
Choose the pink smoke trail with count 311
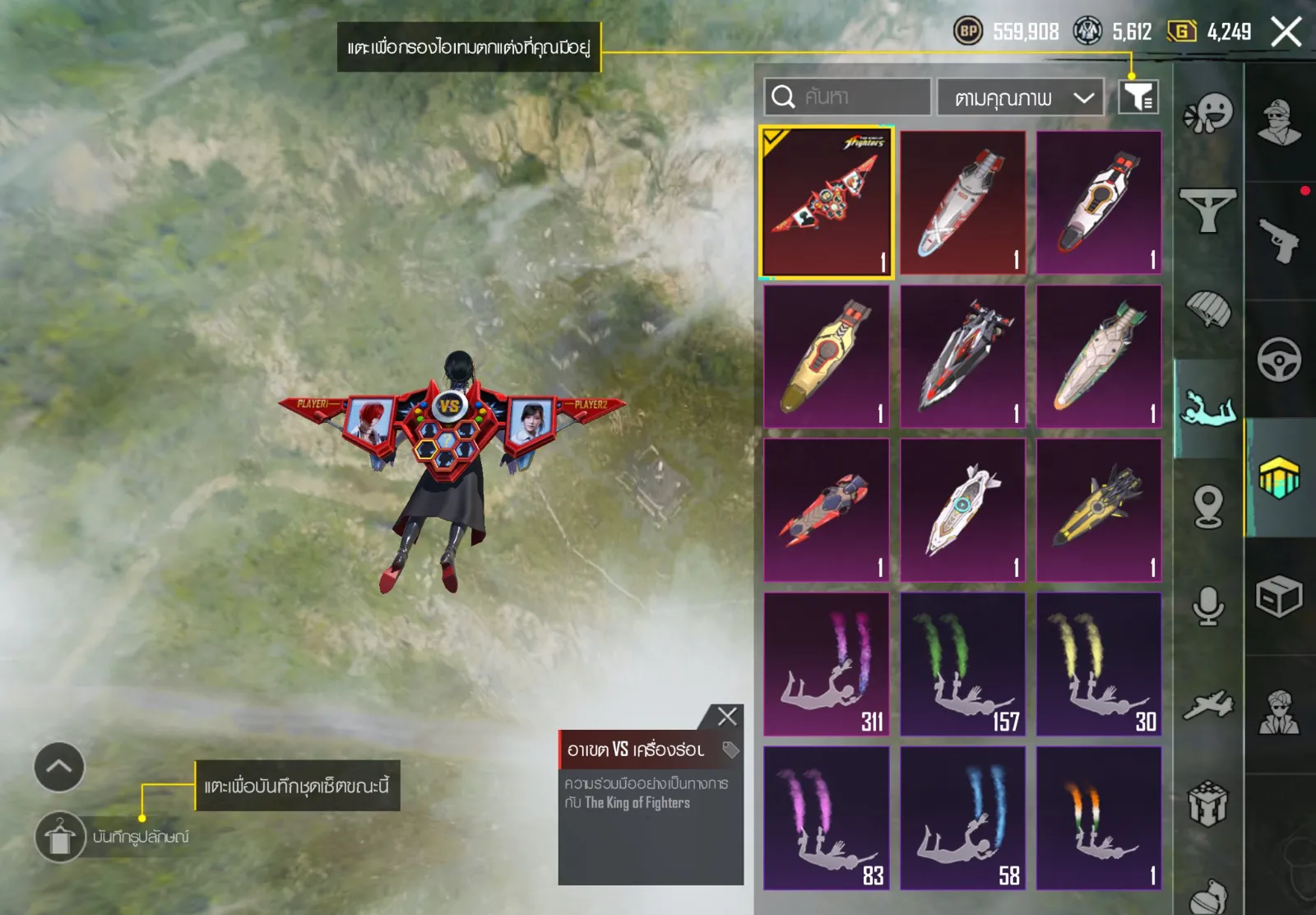pyautogui.click(x=827, y=664)
